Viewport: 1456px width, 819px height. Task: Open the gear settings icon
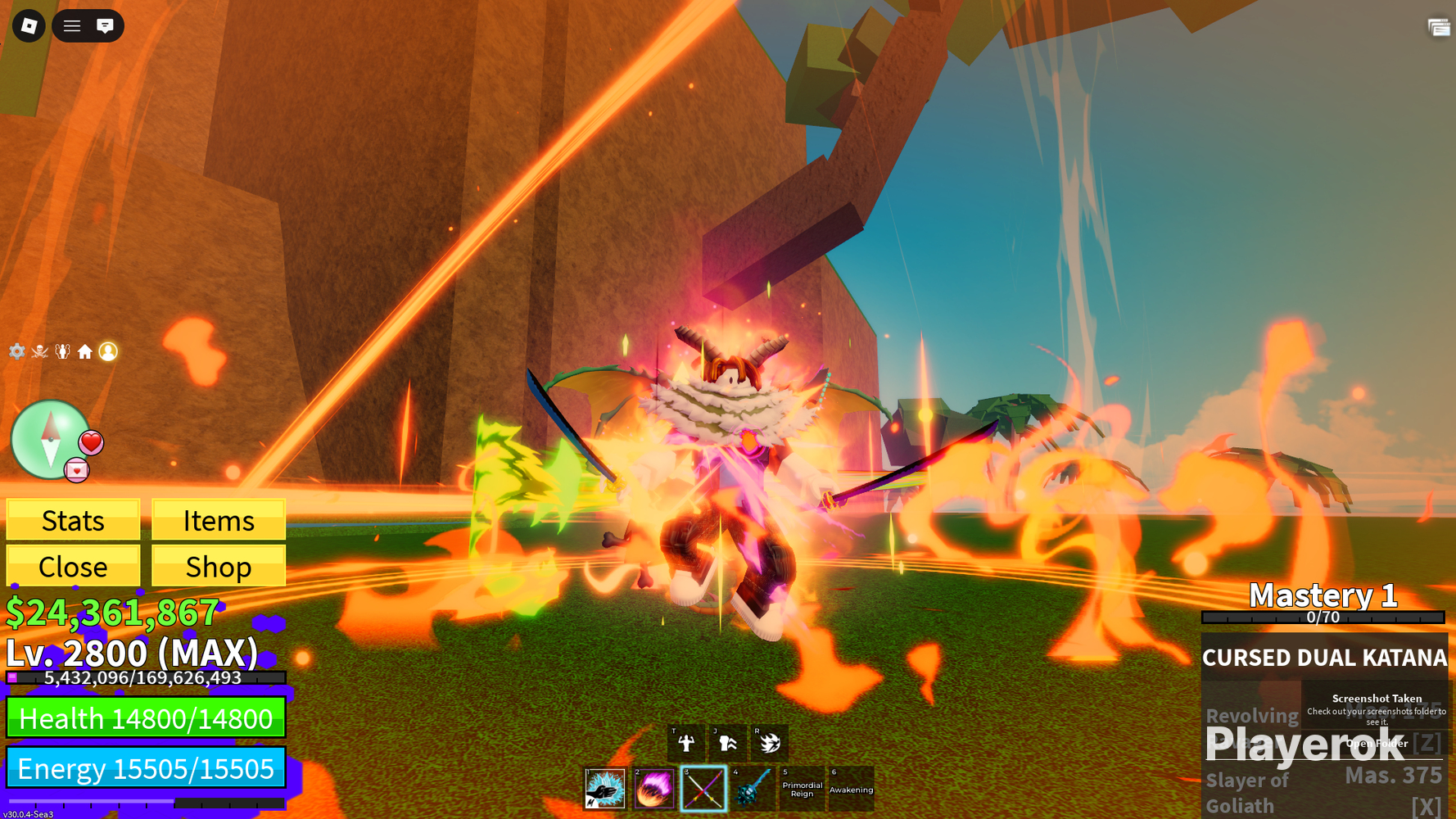pyautogui.click(x=16, y=351)
